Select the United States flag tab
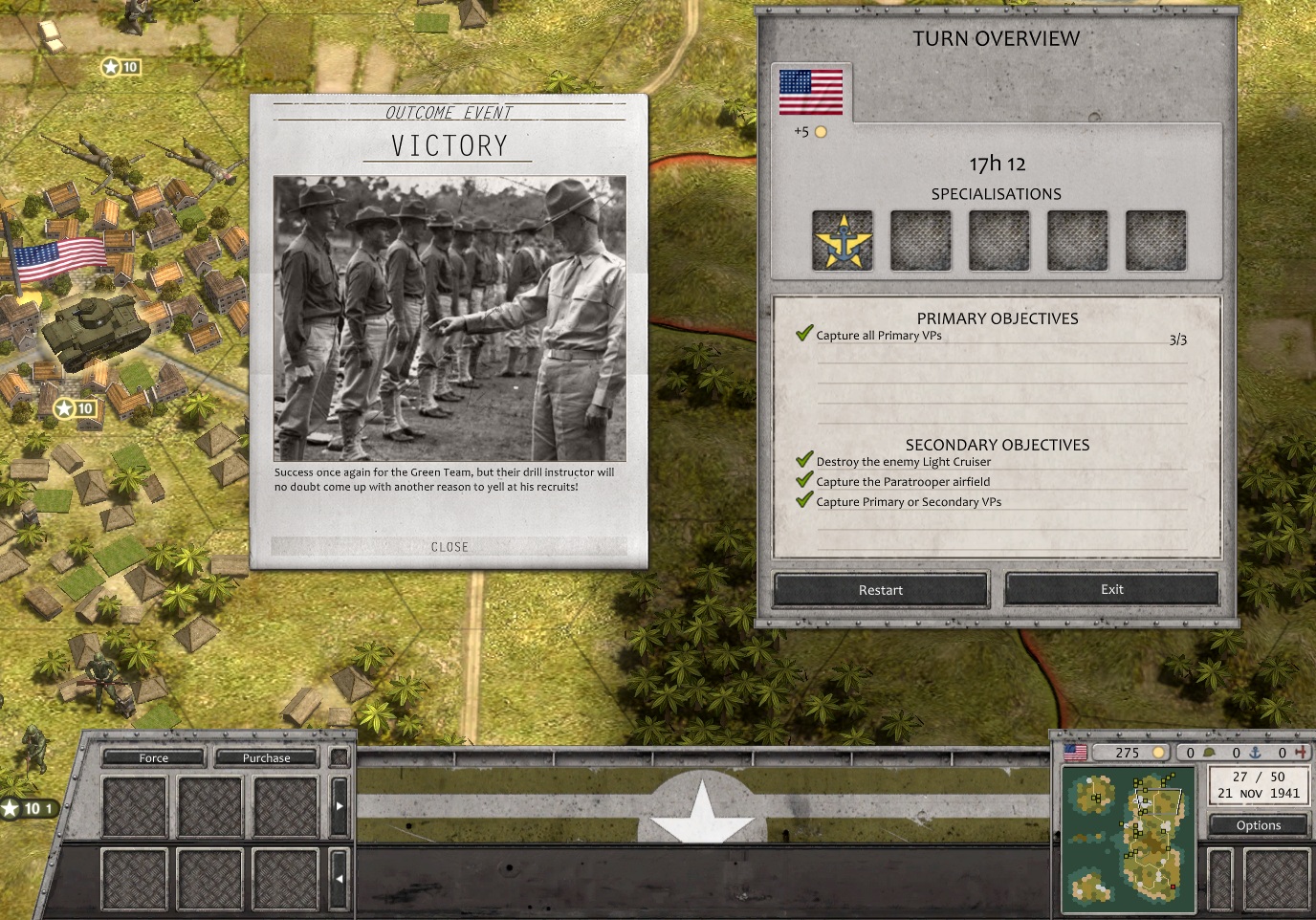The image size is (1316, 920). [811, 93]
